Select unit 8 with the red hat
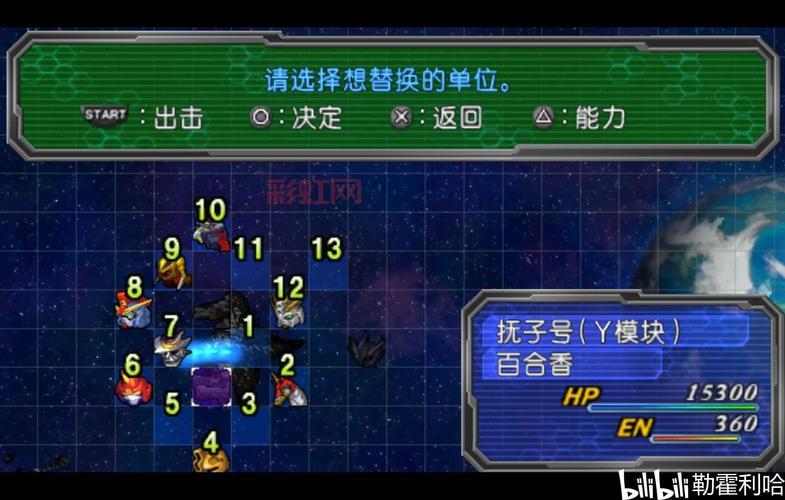 tap(134, 310)
